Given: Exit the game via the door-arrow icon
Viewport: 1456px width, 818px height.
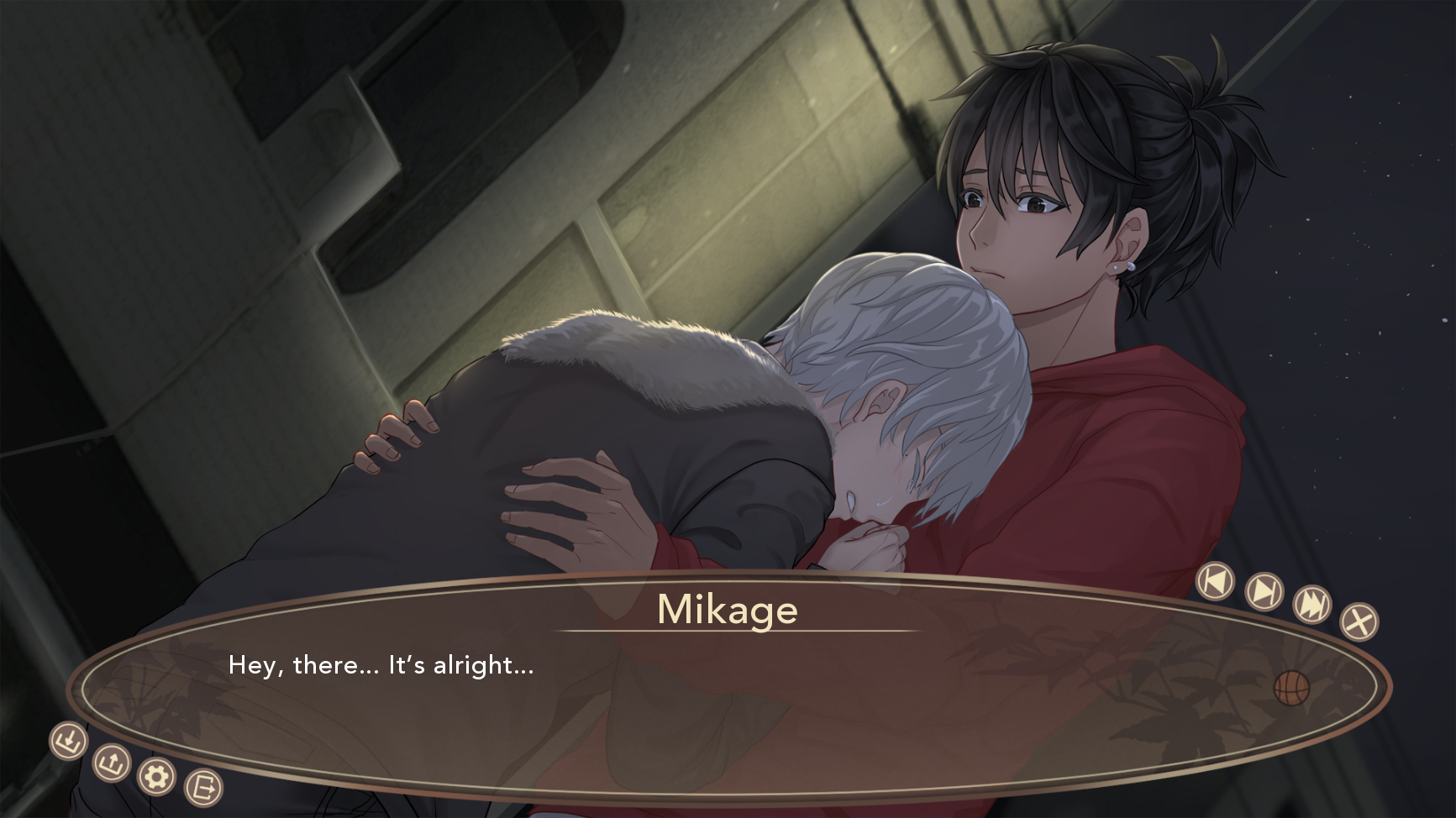Looking at the screenshot, I should [203, 788].
